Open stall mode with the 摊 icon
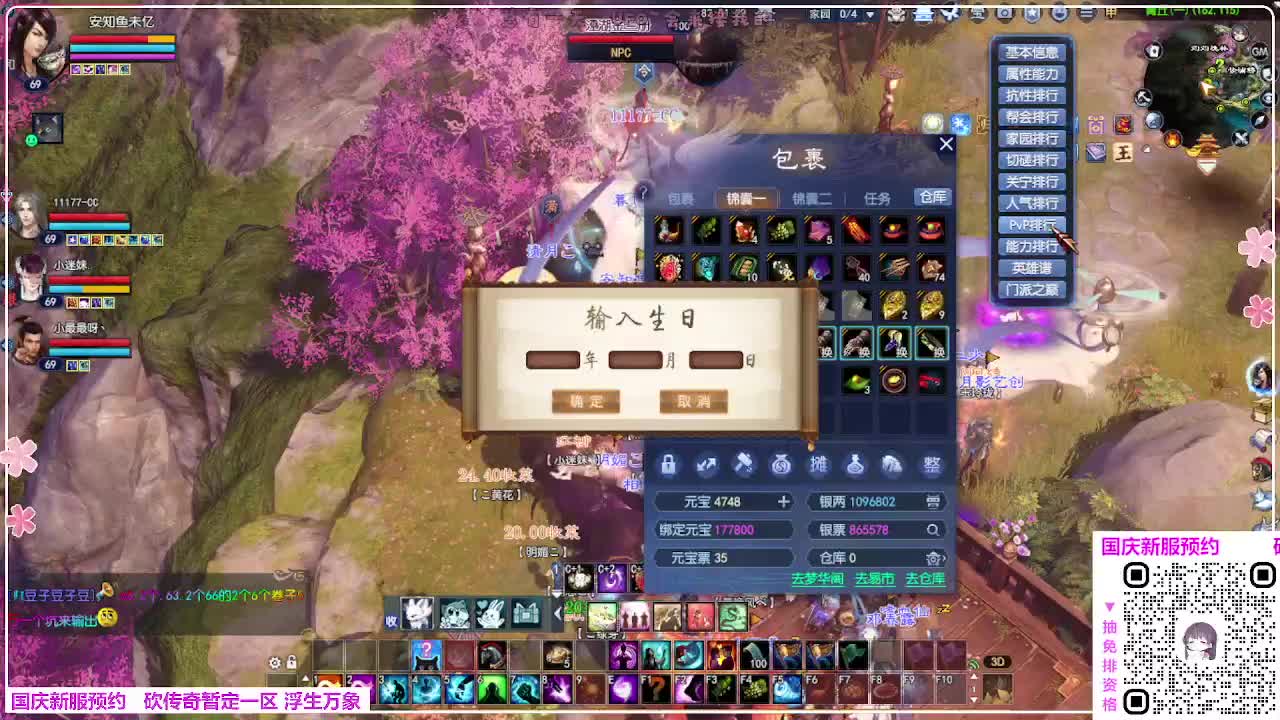1280x720 pixels. (818, 465)
